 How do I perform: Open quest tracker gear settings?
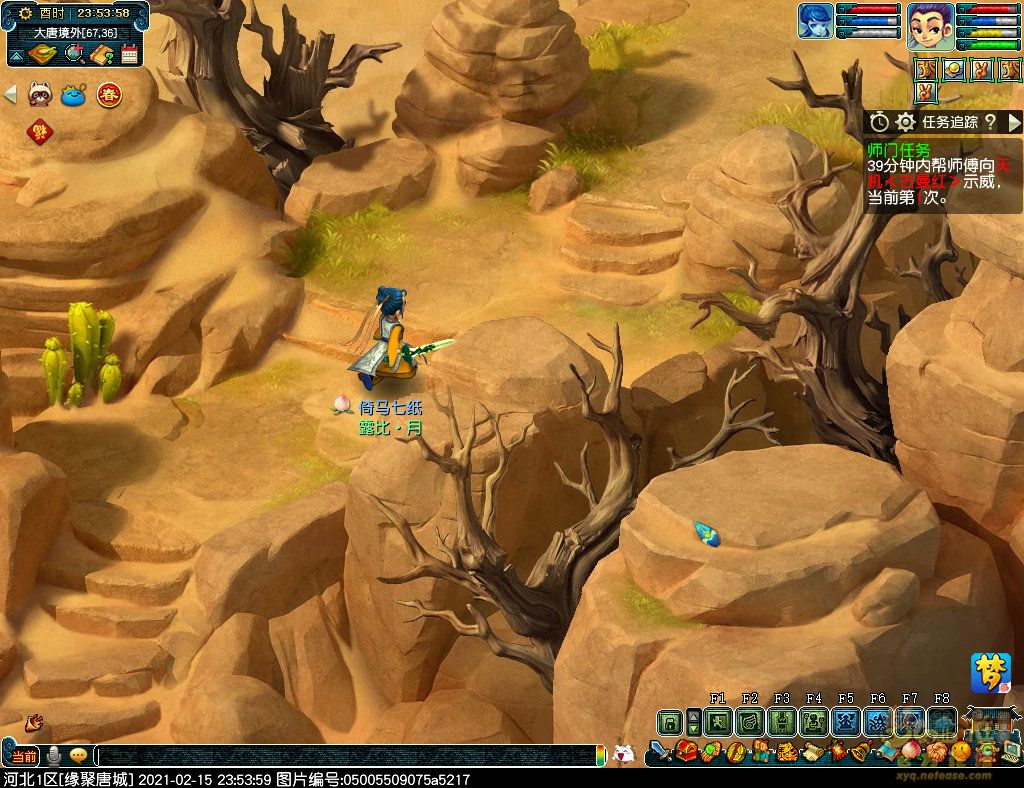[x=905, y=122]
